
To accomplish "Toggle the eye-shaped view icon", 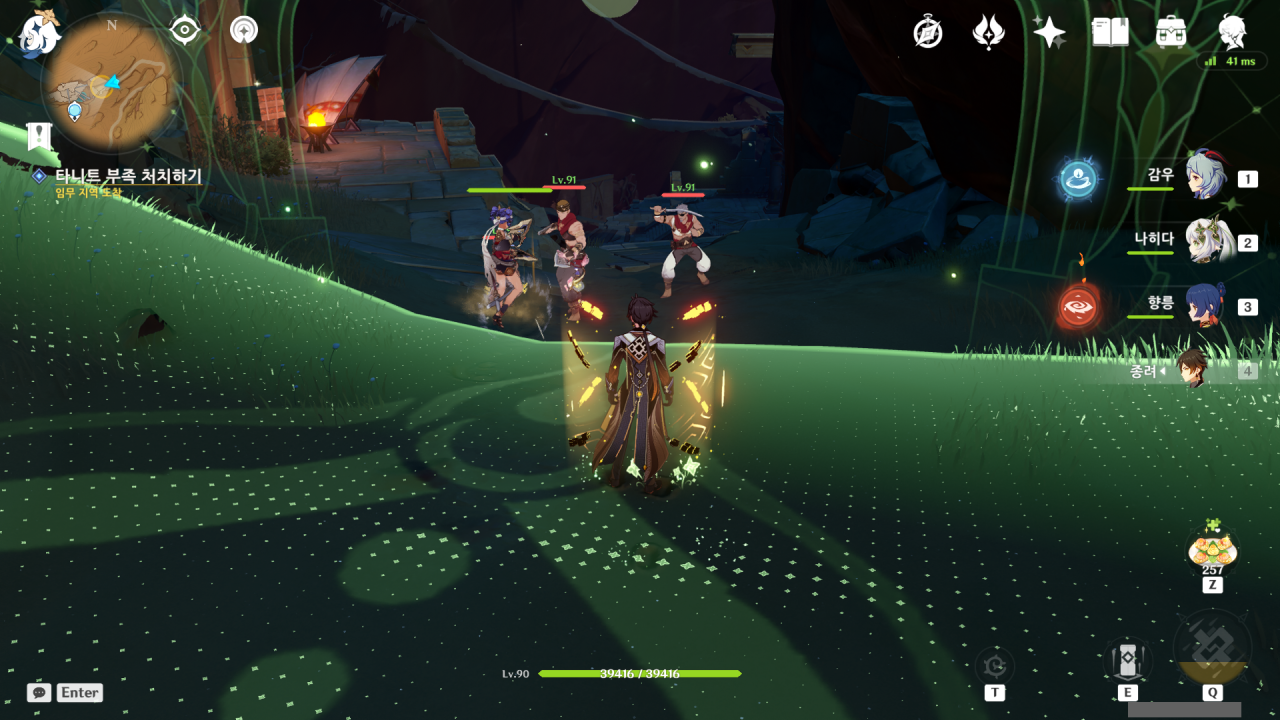I will [185, 30].
